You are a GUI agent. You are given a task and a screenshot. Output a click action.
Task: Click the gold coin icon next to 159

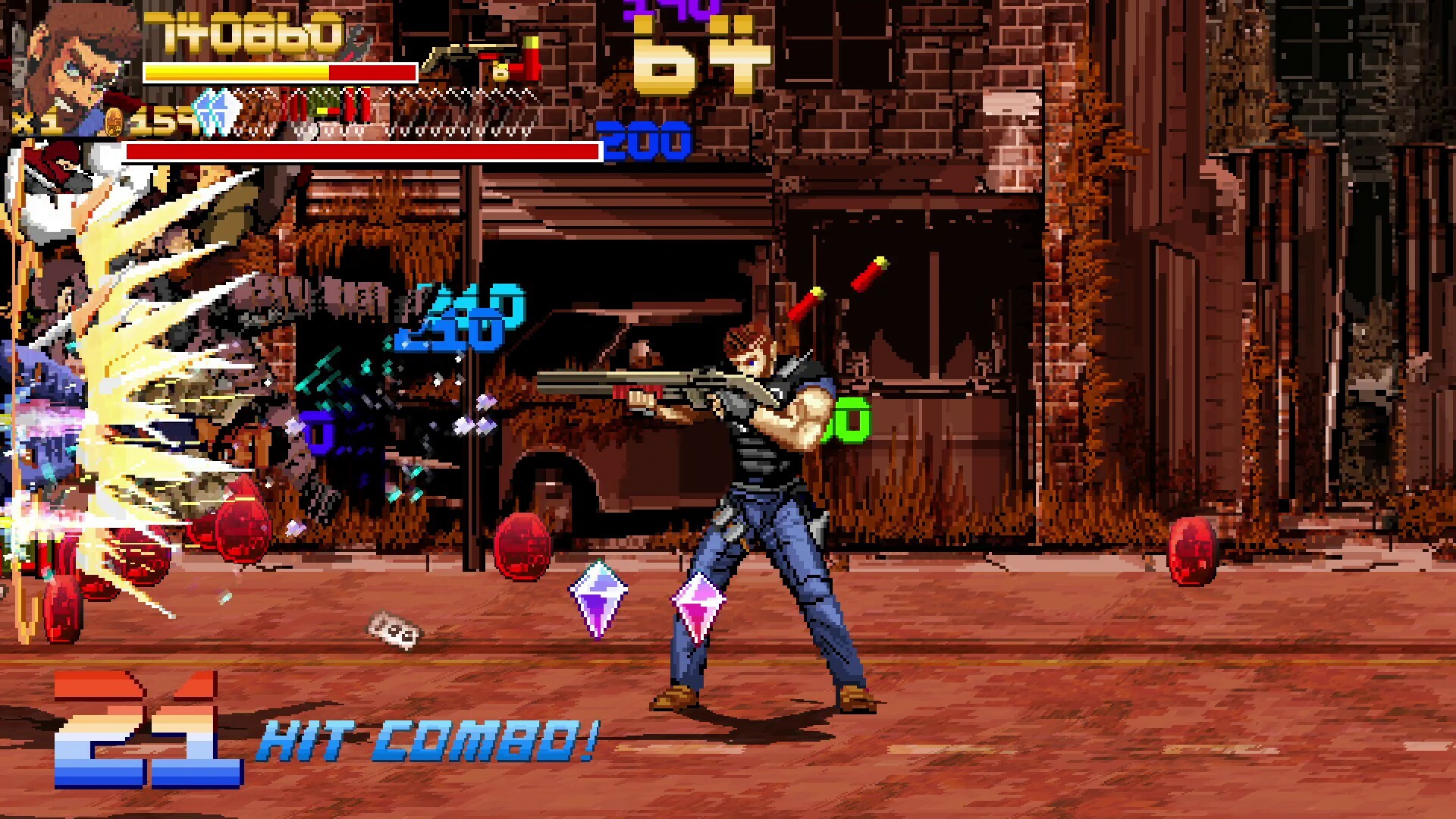(x=114, y=121)
